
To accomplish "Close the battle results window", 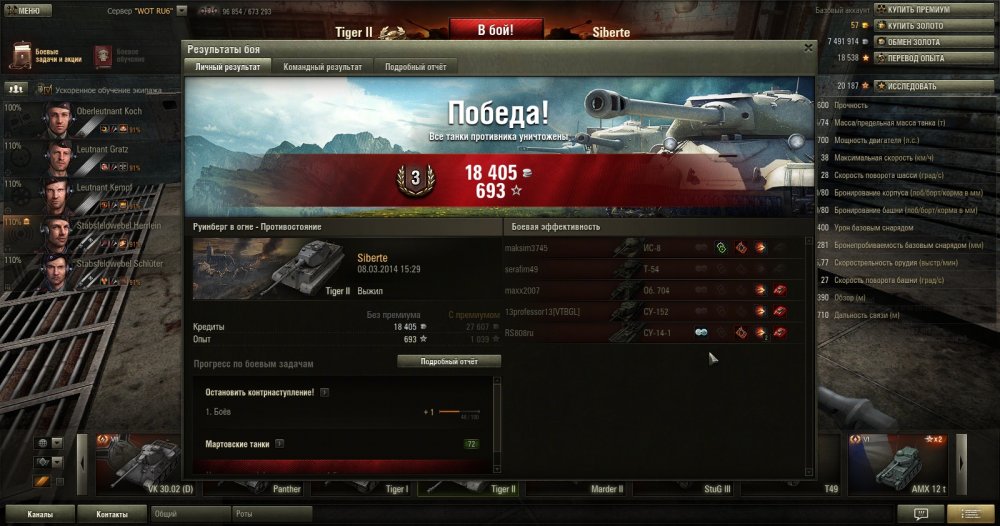I will click(x=808, y=47).
